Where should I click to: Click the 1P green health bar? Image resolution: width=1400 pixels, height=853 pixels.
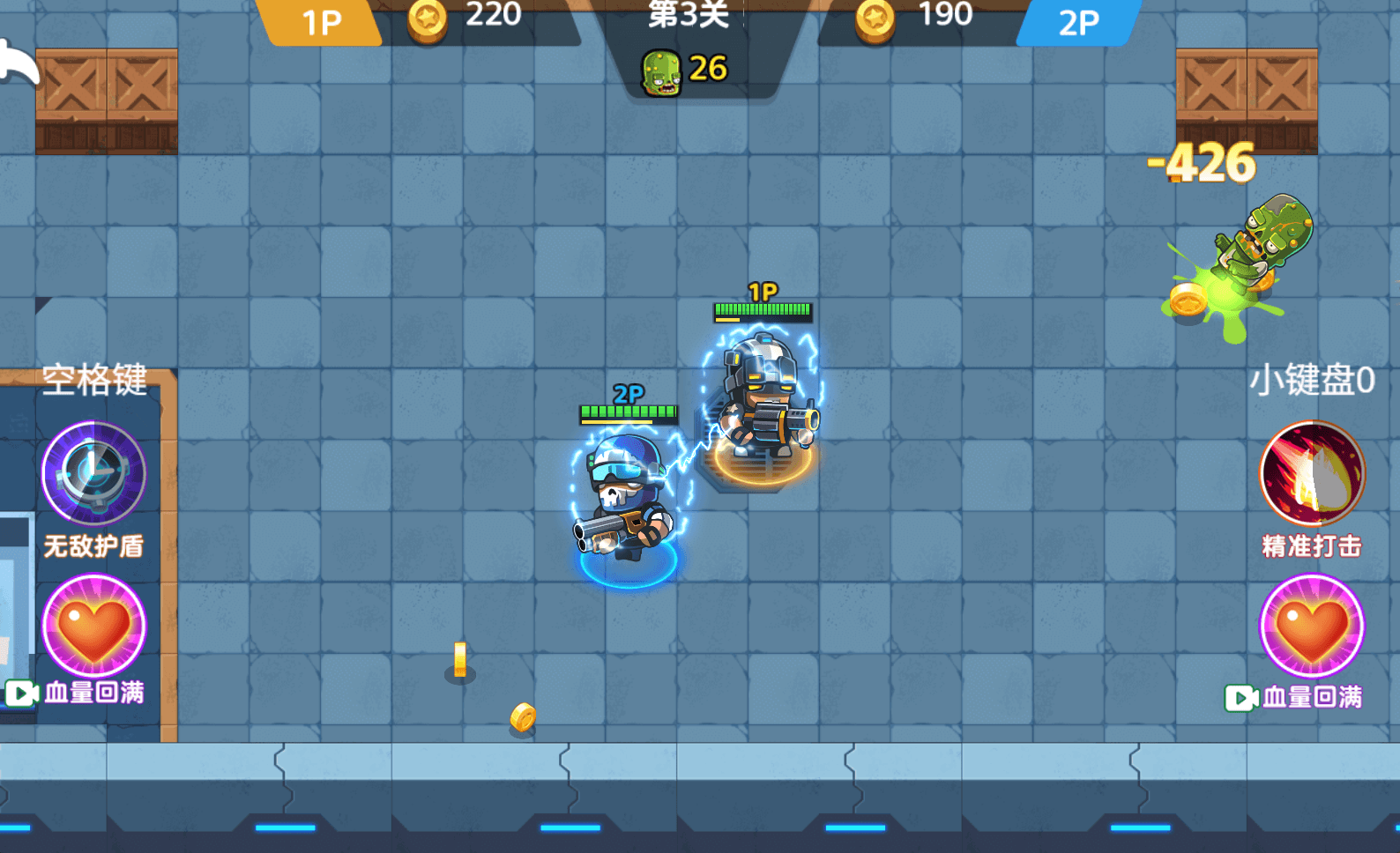point(762,308)
